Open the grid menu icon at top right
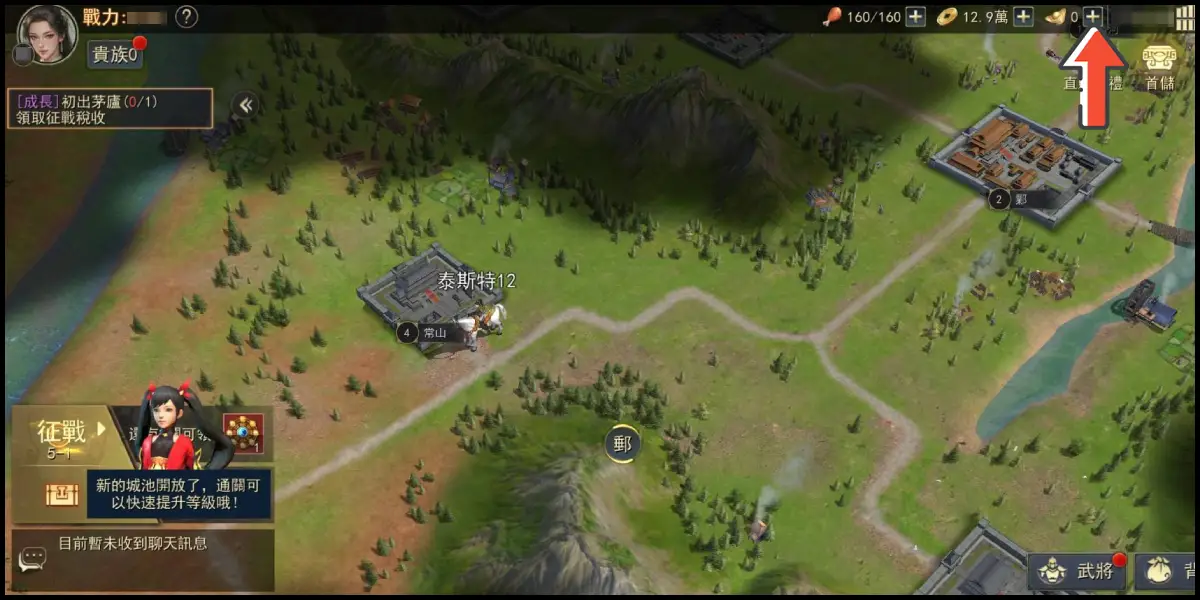Screen dimensions: 1200x600 coord(1184,17)
